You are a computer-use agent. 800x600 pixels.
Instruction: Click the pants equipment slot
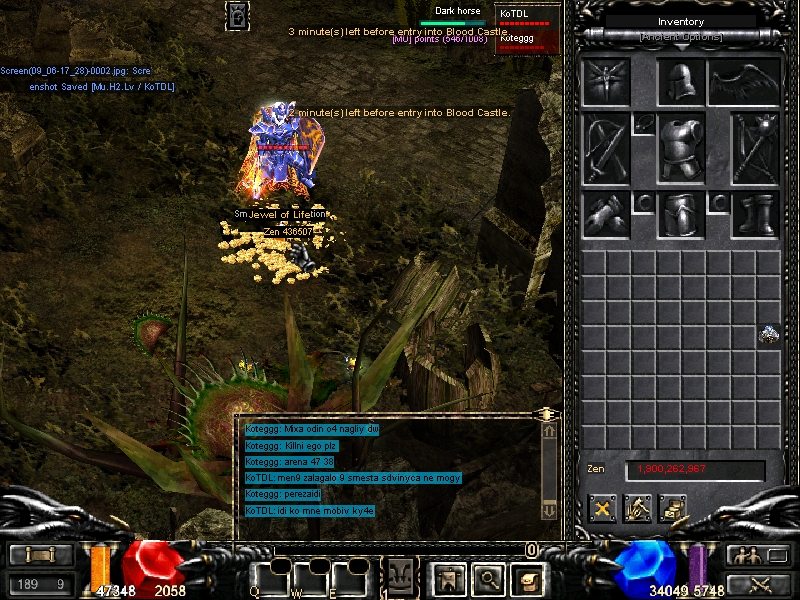pos(681,214)
